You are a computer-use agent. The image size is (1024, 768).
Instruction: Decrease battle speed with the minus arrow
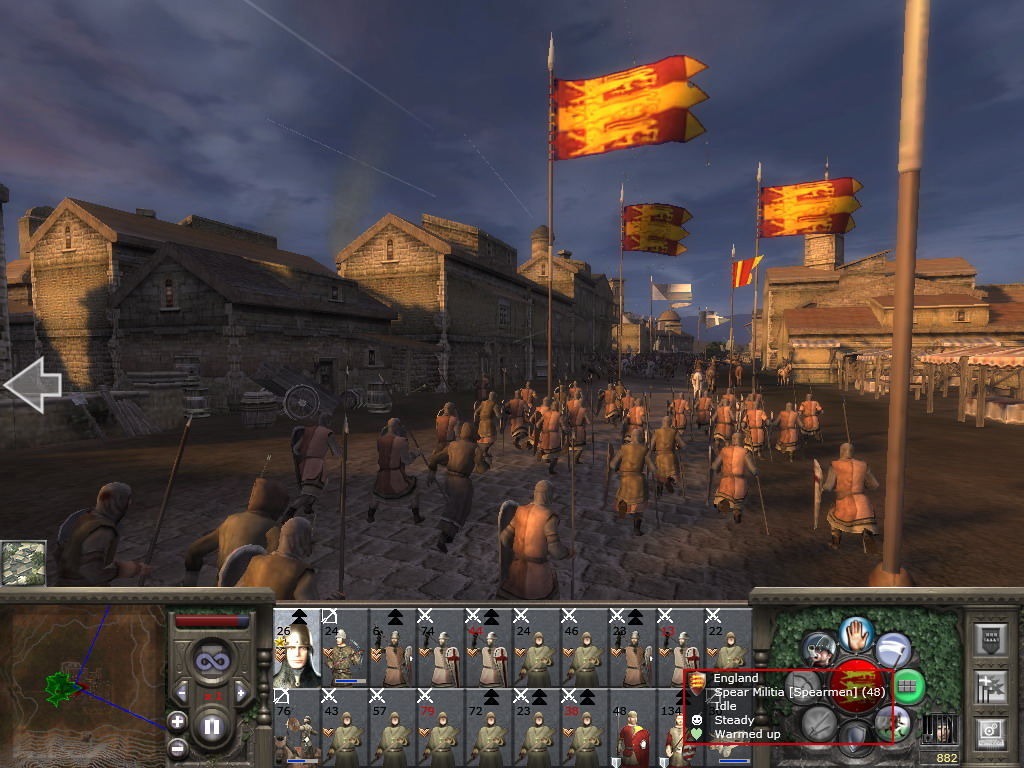click(182, 691)
